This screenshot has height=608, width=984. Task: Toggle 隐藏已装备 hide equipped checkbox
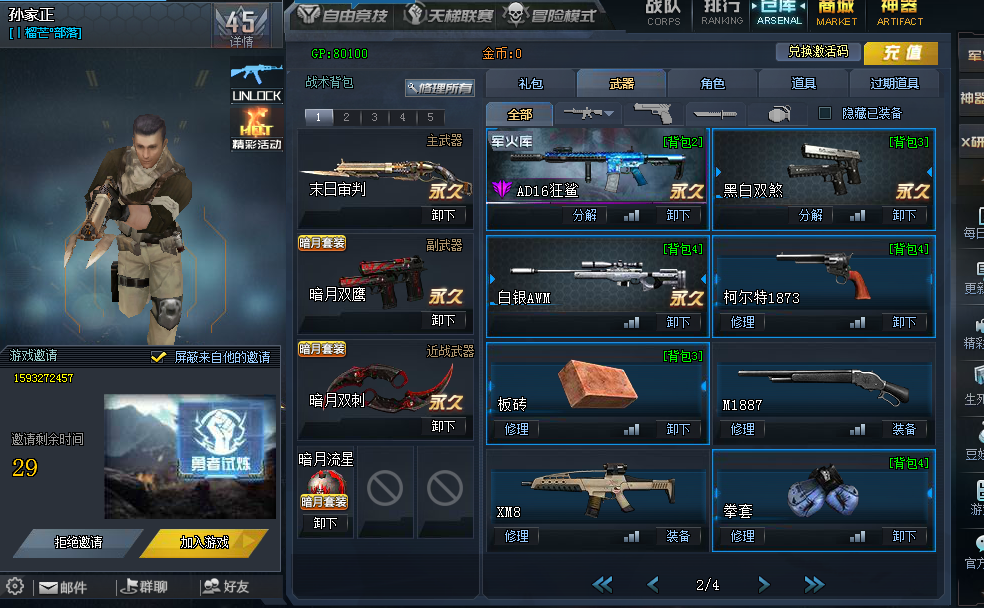click(825, 113)
